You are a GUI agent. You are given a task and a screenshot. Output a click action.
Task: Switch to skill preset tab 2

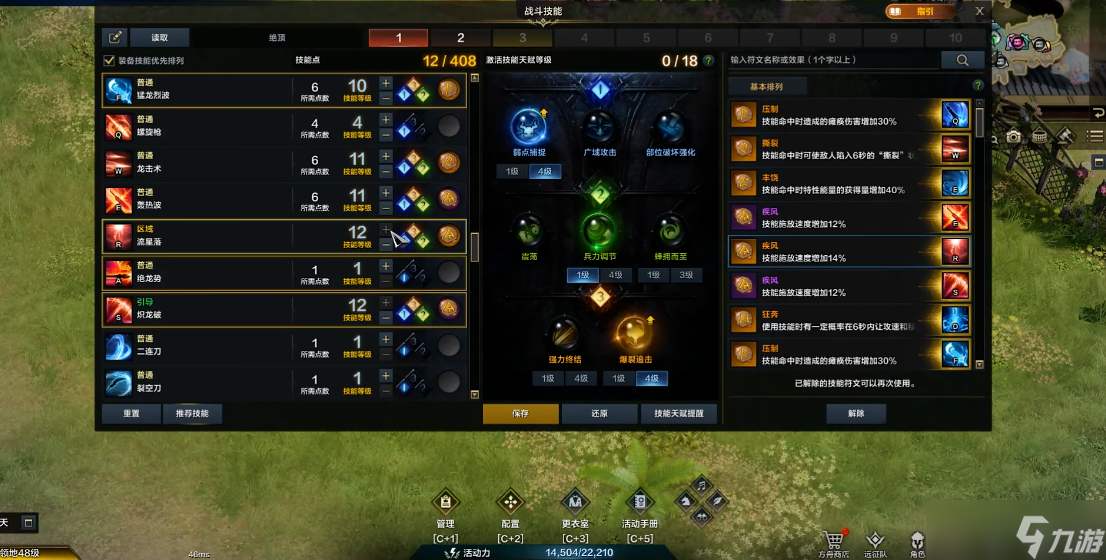click(461, 38)
